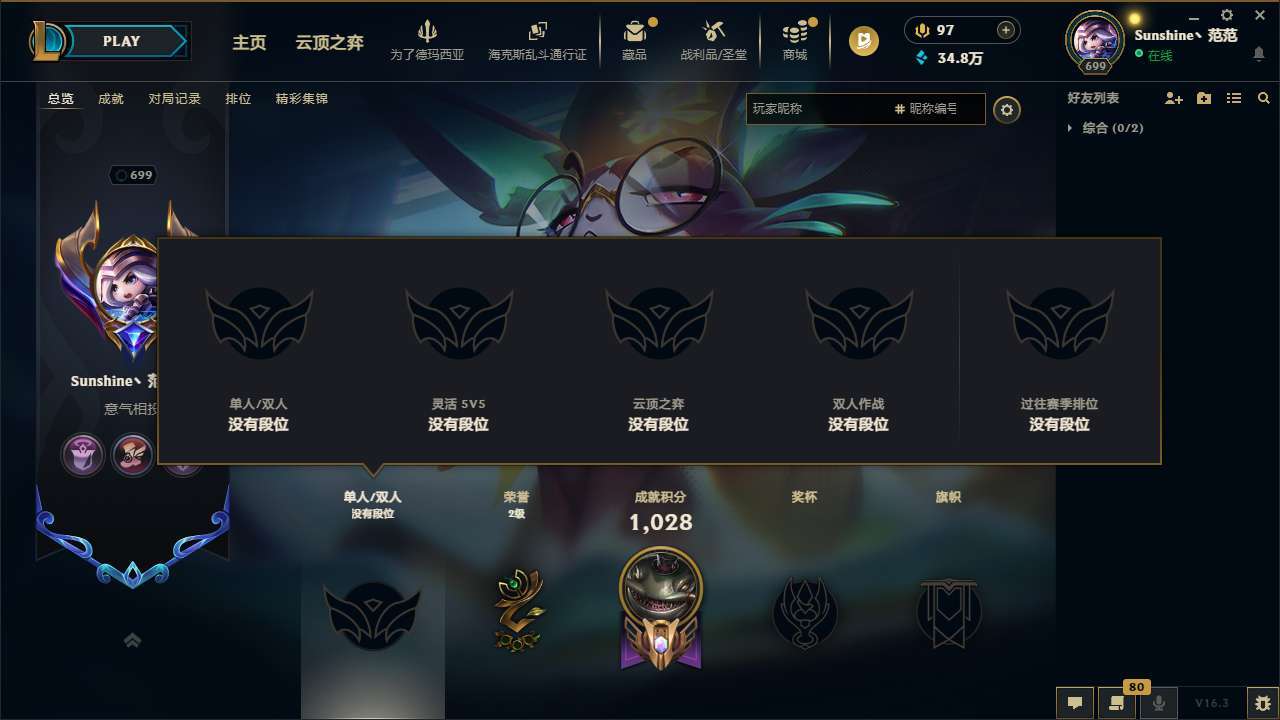Open the chat bubble icon in status bar
Viewport: 1280px width, 720px height.
[x=1075, y=702]
